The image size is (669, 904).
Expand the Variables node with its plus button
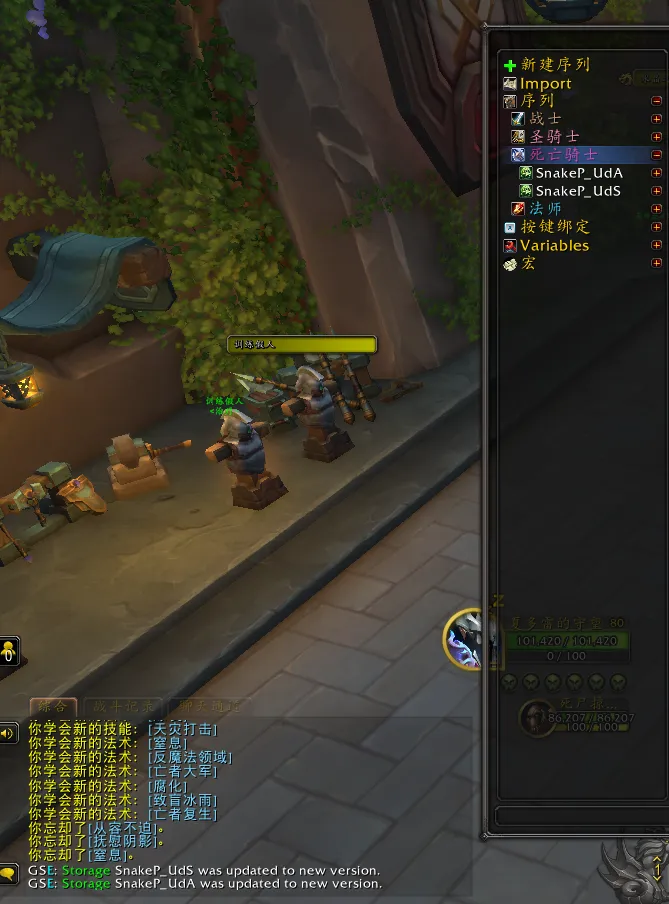pos(656,245)
